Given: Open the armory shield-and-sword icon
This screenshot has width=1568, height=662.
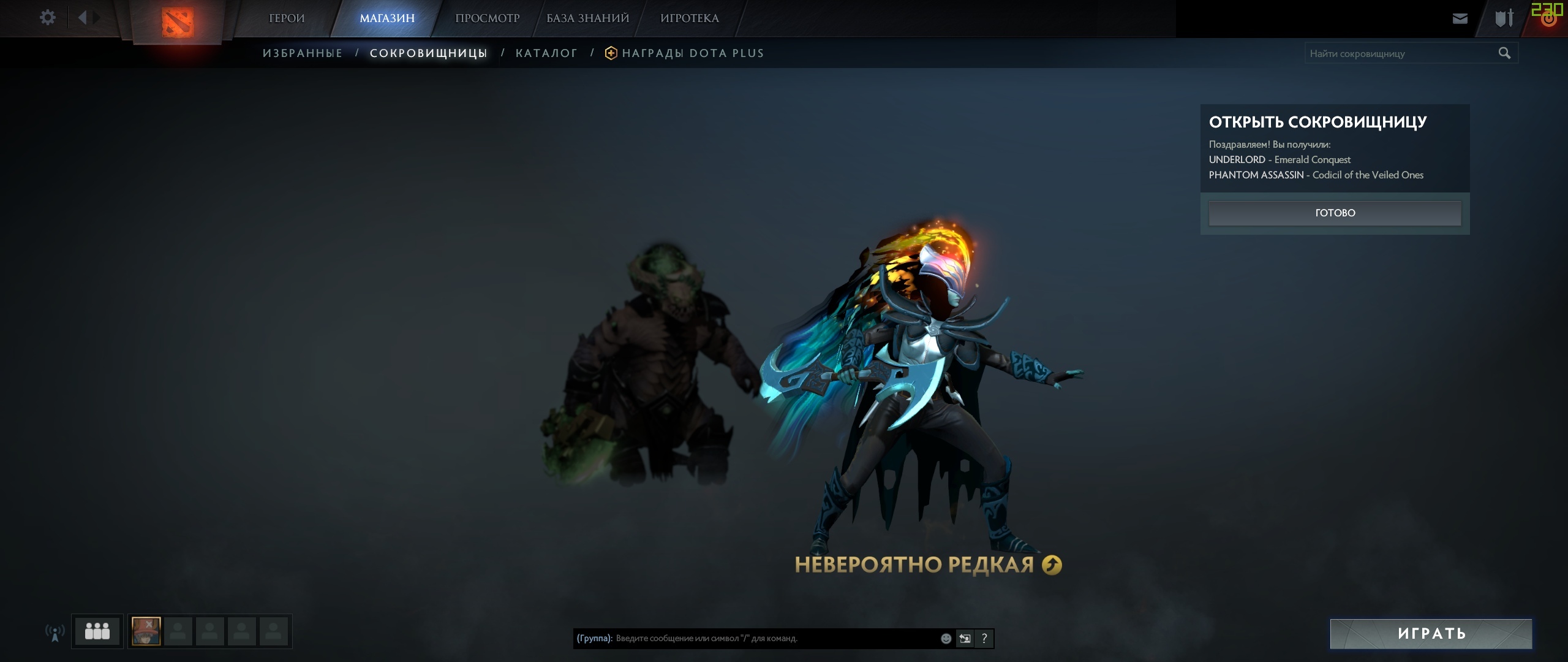Looking at the screenshot, I should [1504, 18].
